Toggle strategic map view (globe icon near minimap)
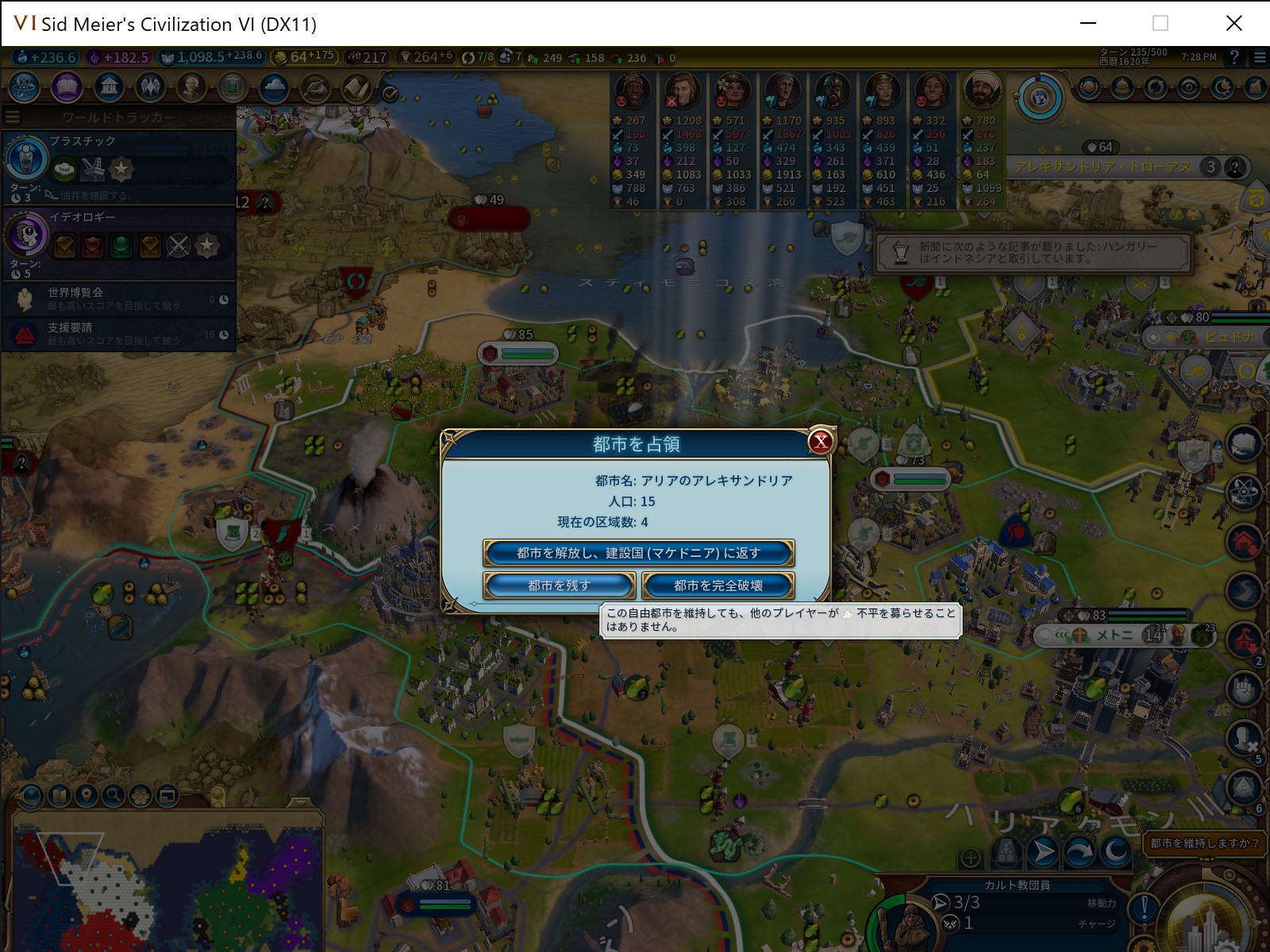The height and width of the screenshot is (952, 1270). pyautogui.click(x=30, y=797)
